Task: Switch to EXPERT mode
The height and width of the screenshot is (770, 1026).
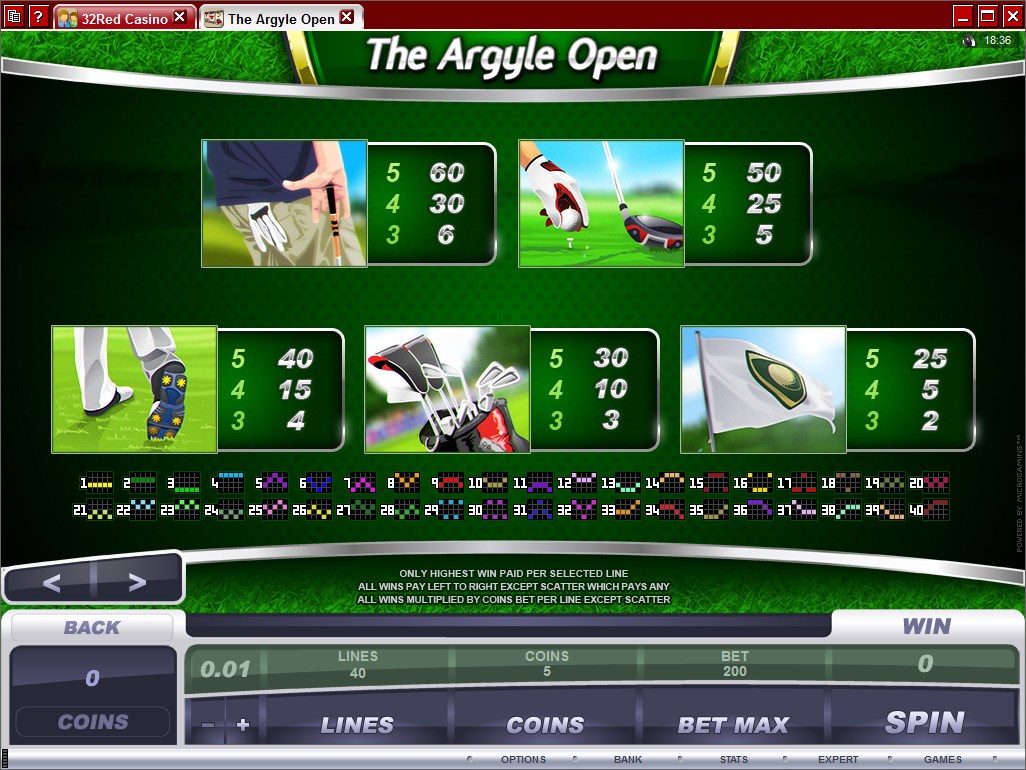Action: click(x=838, y=760)
